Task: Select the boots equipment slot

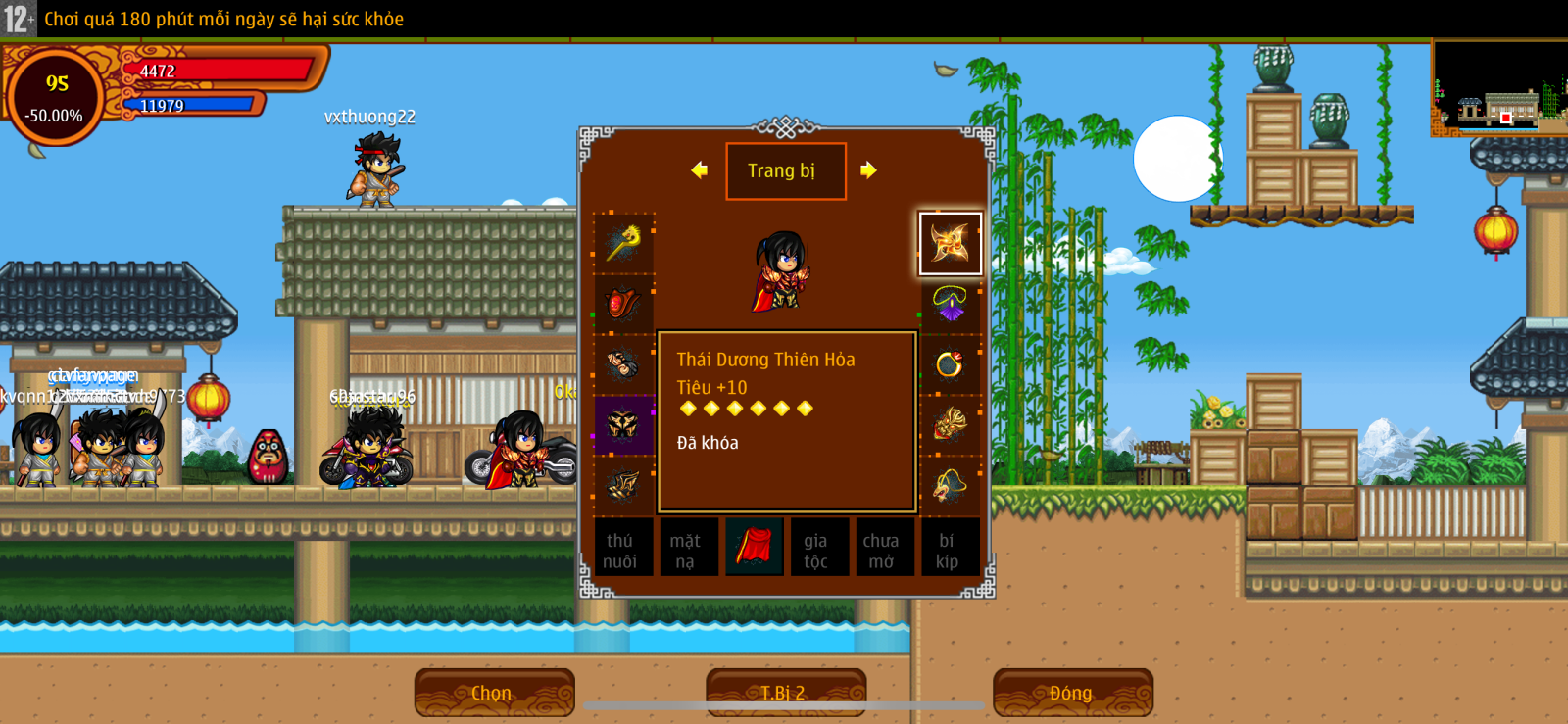Action: pyautogui.click(x=623, y=485)
